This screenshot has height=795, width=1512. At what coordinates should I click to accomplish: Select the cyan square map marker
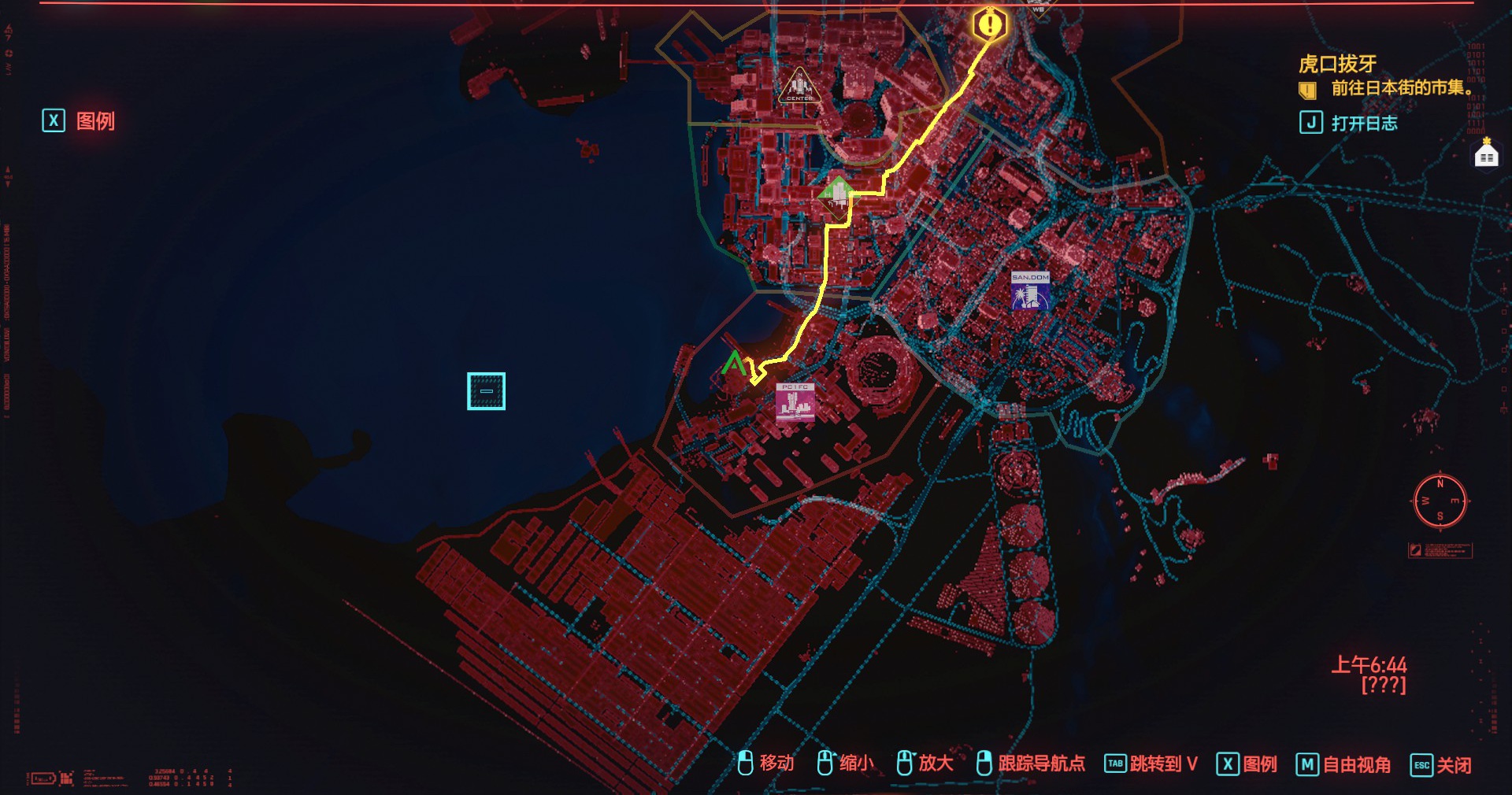(486, 391)
